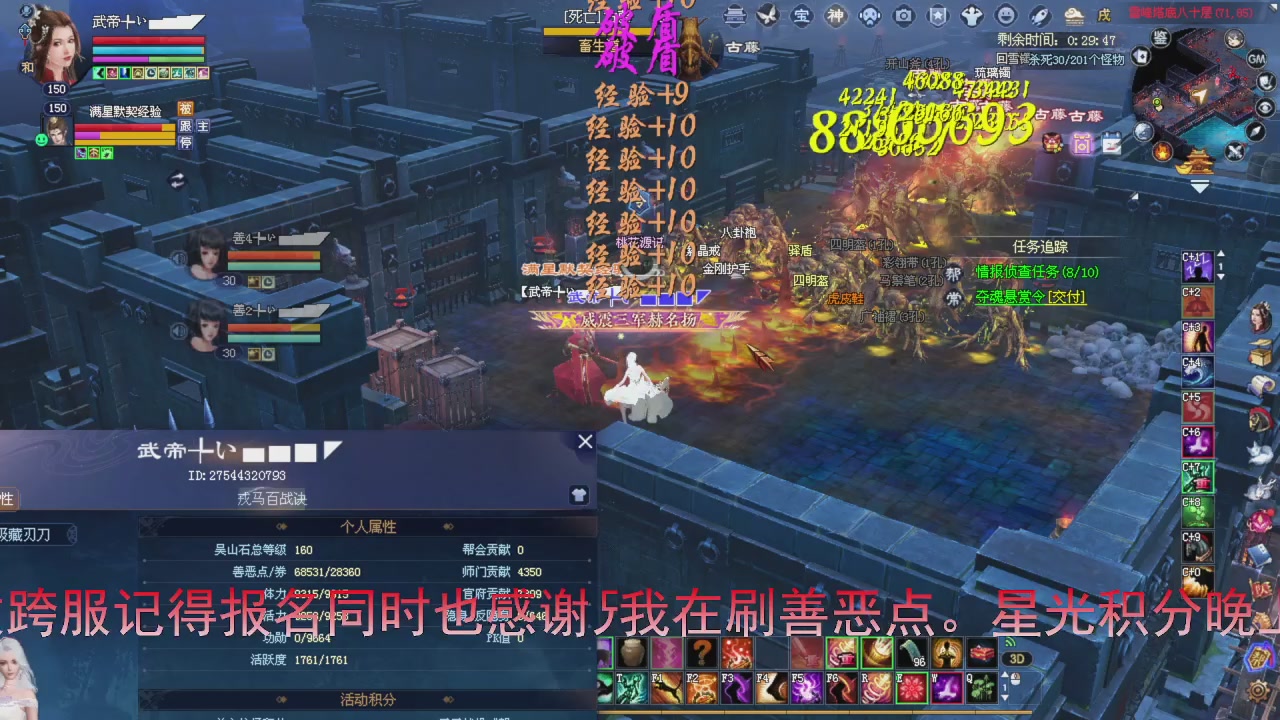Toggle the 3D camera mode button
The image size is (1280, 720).
(x=1017, y=657)
